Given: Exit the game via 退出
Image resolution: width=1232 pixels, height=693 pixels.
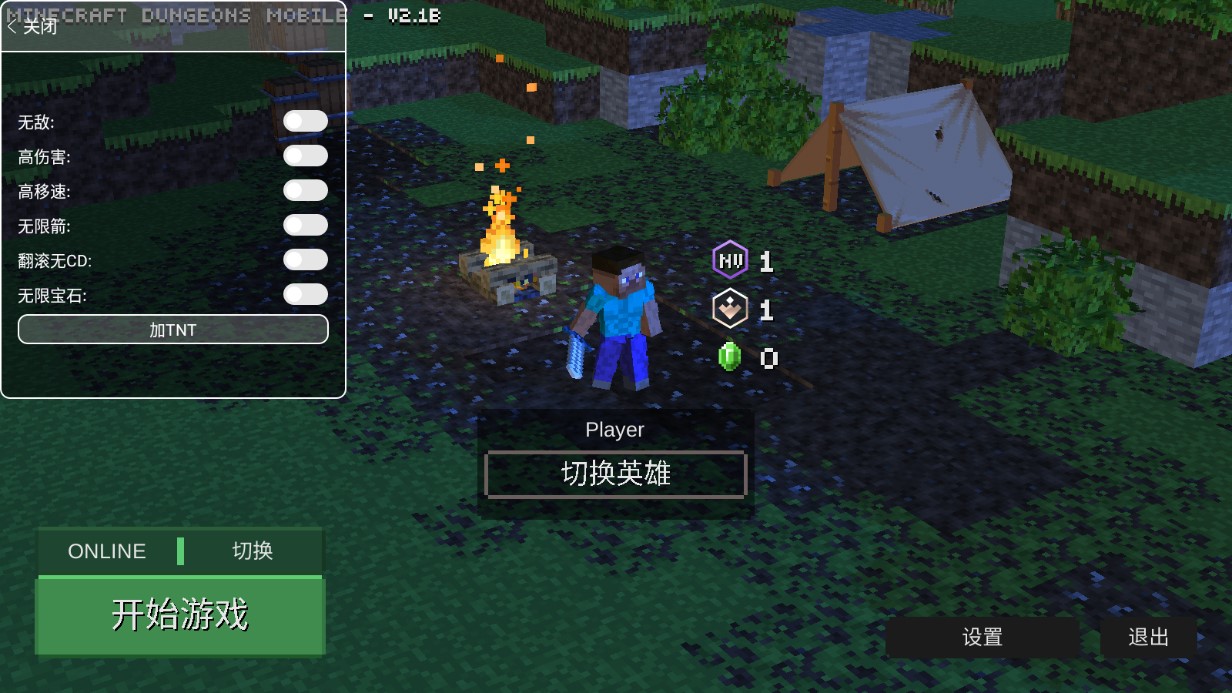Looking at the screenshot, I should click(x=1148, y=637).
